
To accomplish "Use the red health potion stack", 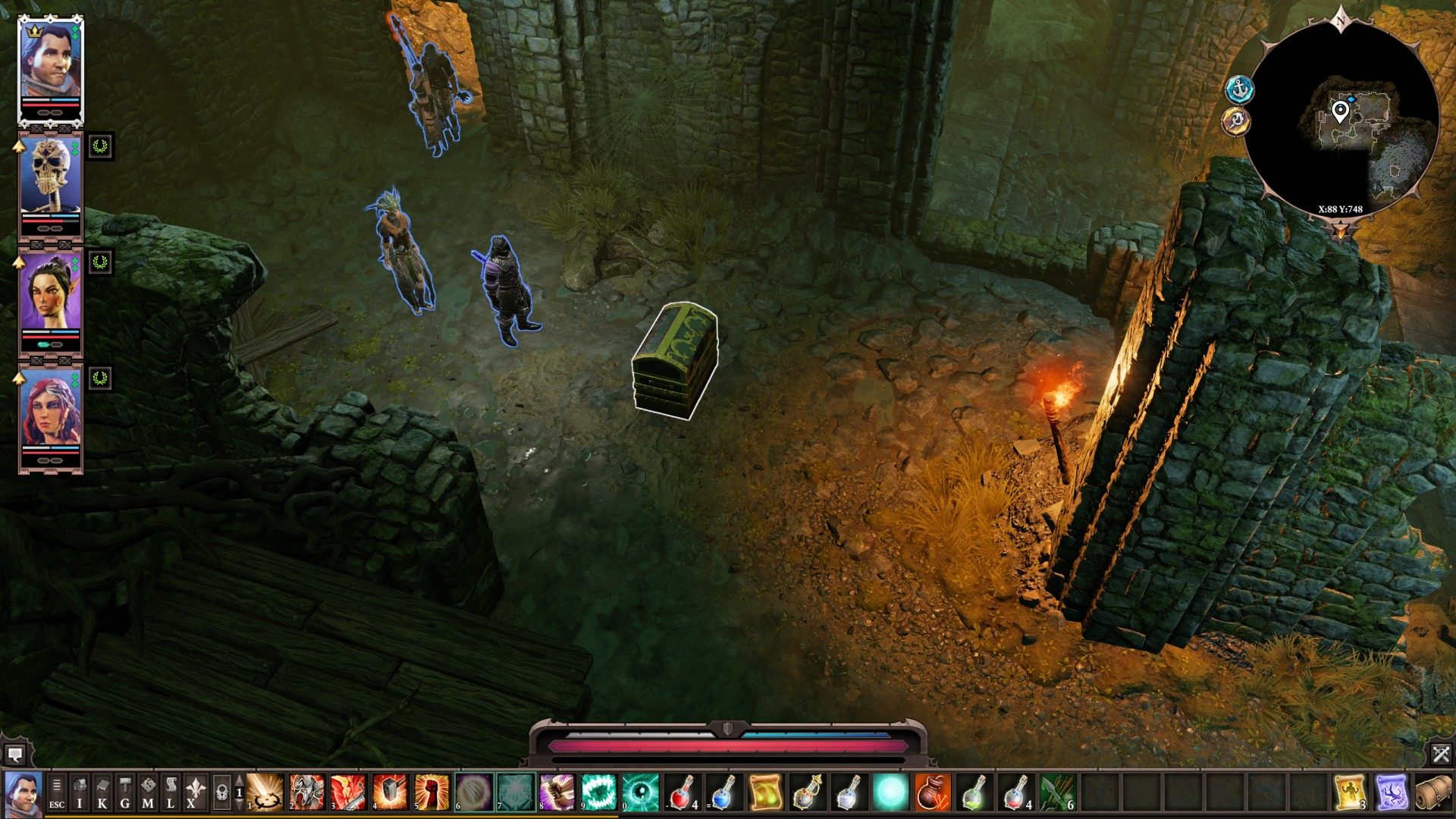I will coord(682,792).
